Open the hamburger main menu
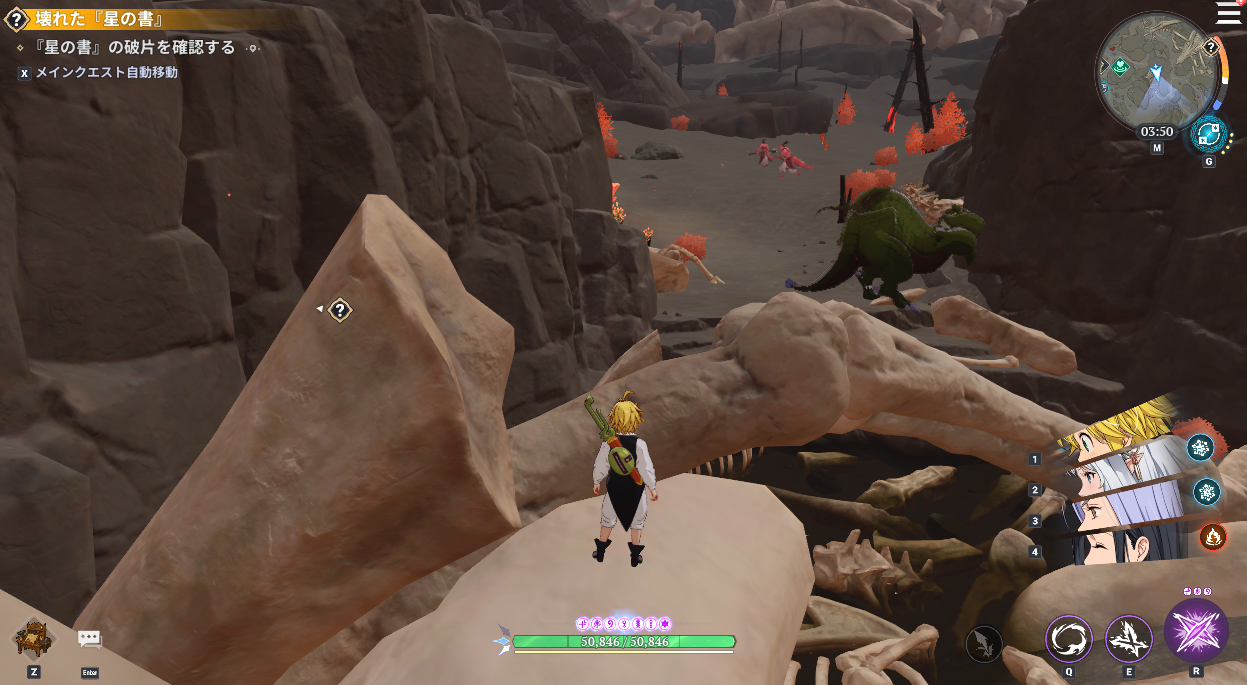1247x685 pixels. (x=1228, y=13)
